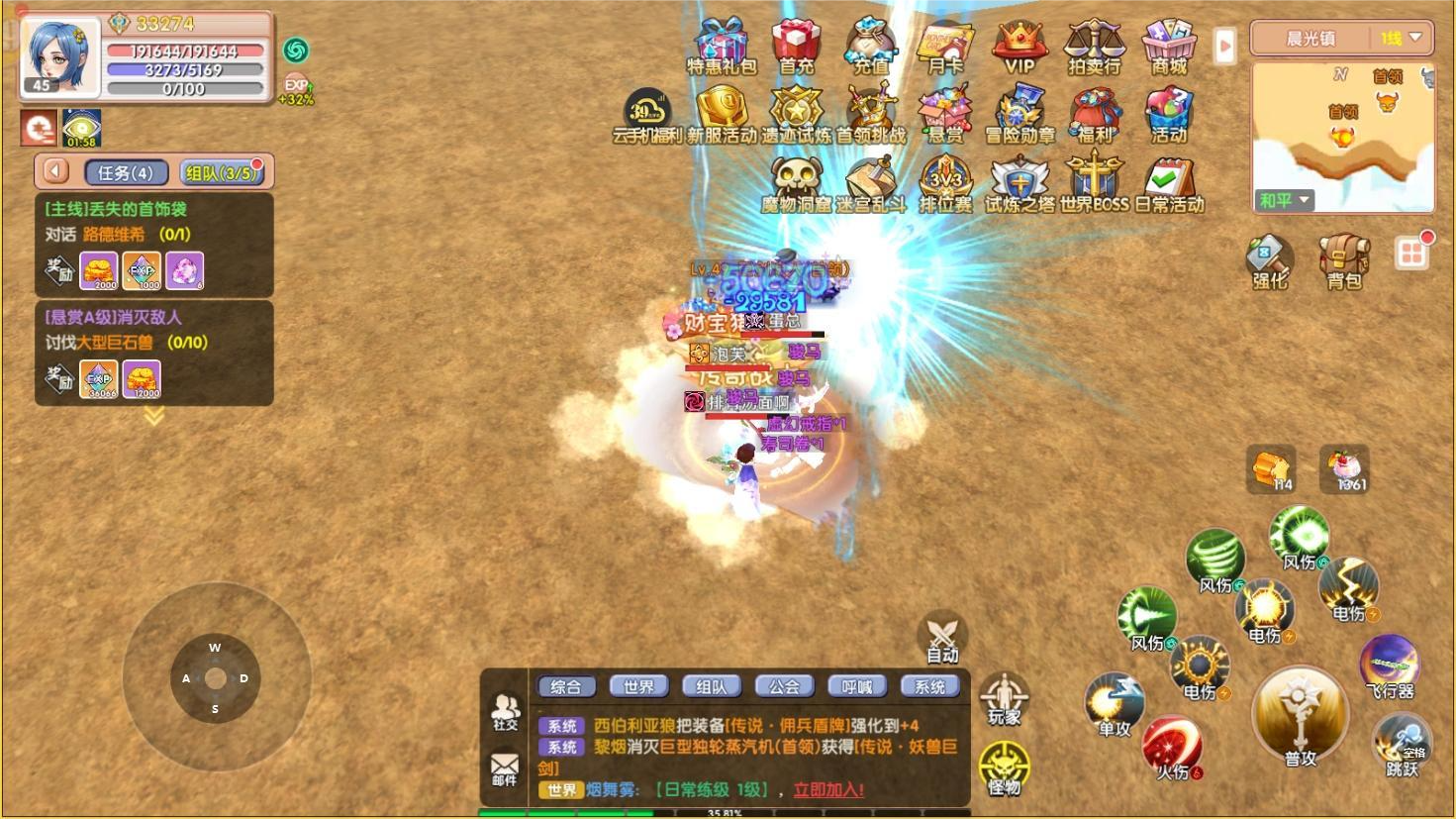
Task: Open the 拍卖行 auction house
Action: point(1094,46)
